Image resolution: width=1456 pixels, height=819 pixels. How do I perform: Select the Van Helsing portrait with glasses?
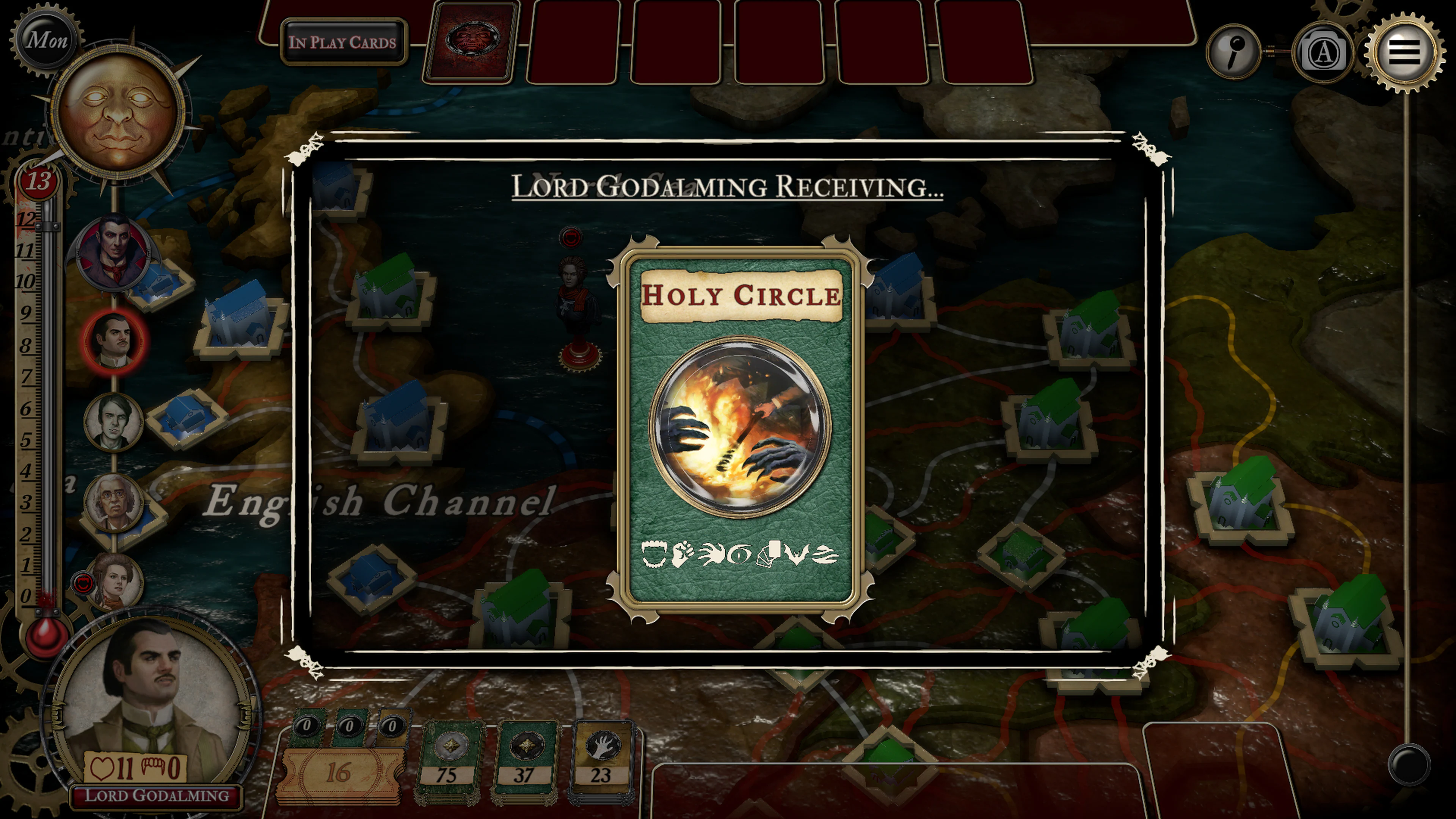click(x=114, y=502)
